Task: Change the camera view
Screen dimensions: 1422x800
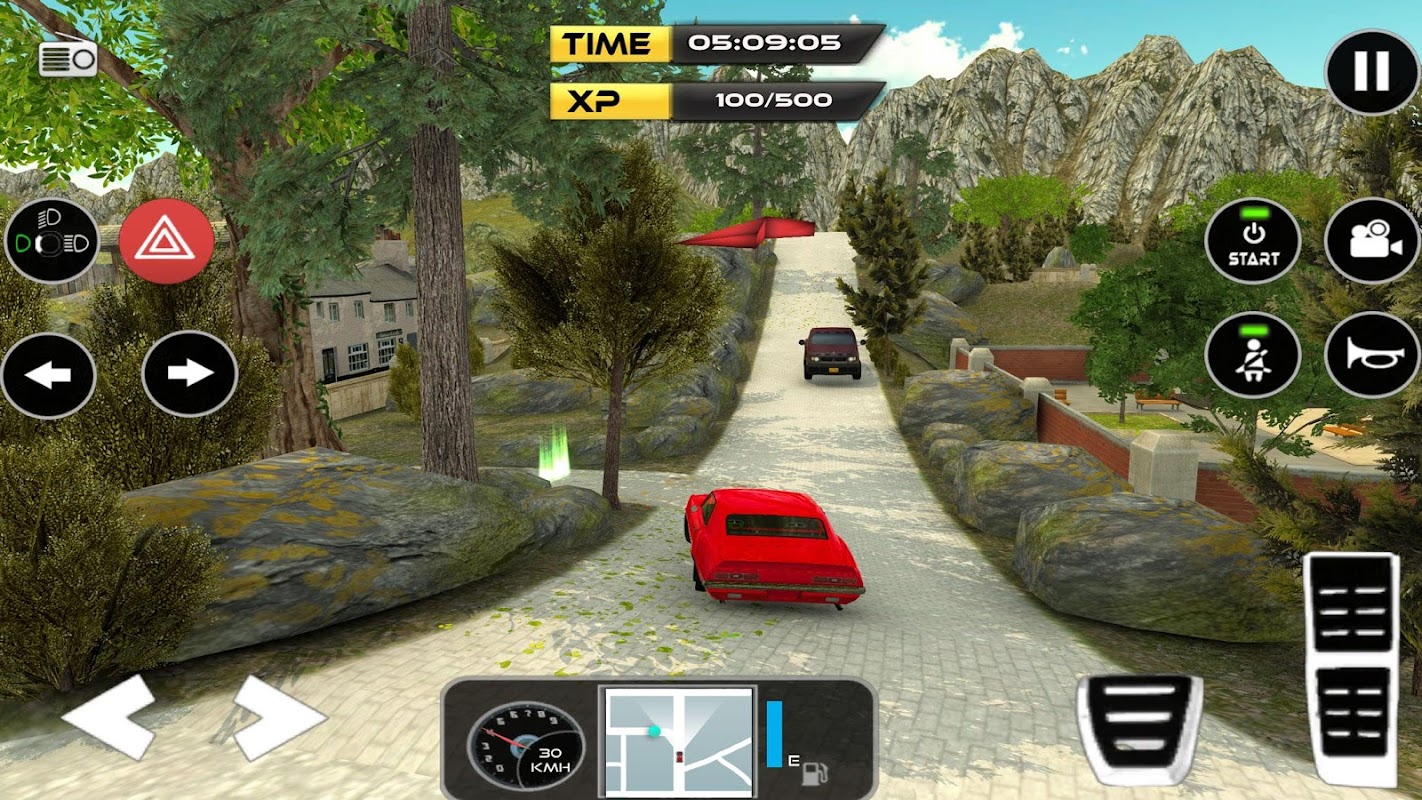Action: pyautogui.click(x=1372, y=242)
